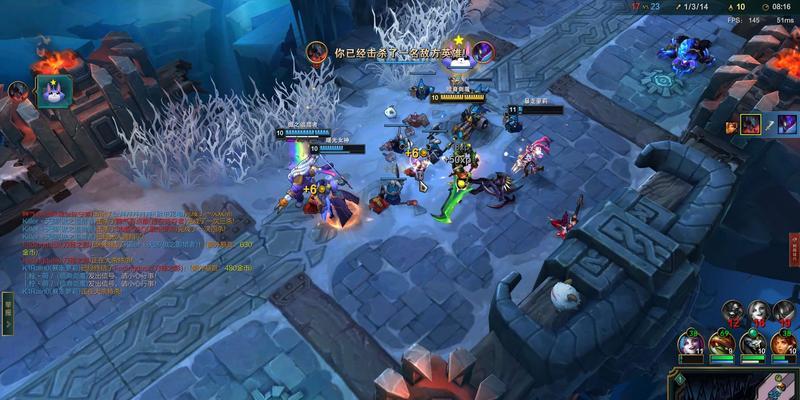Screen dimensions: 800x400
Task: Click the small round portrait beside starred icon
Action: click(17, 90)
